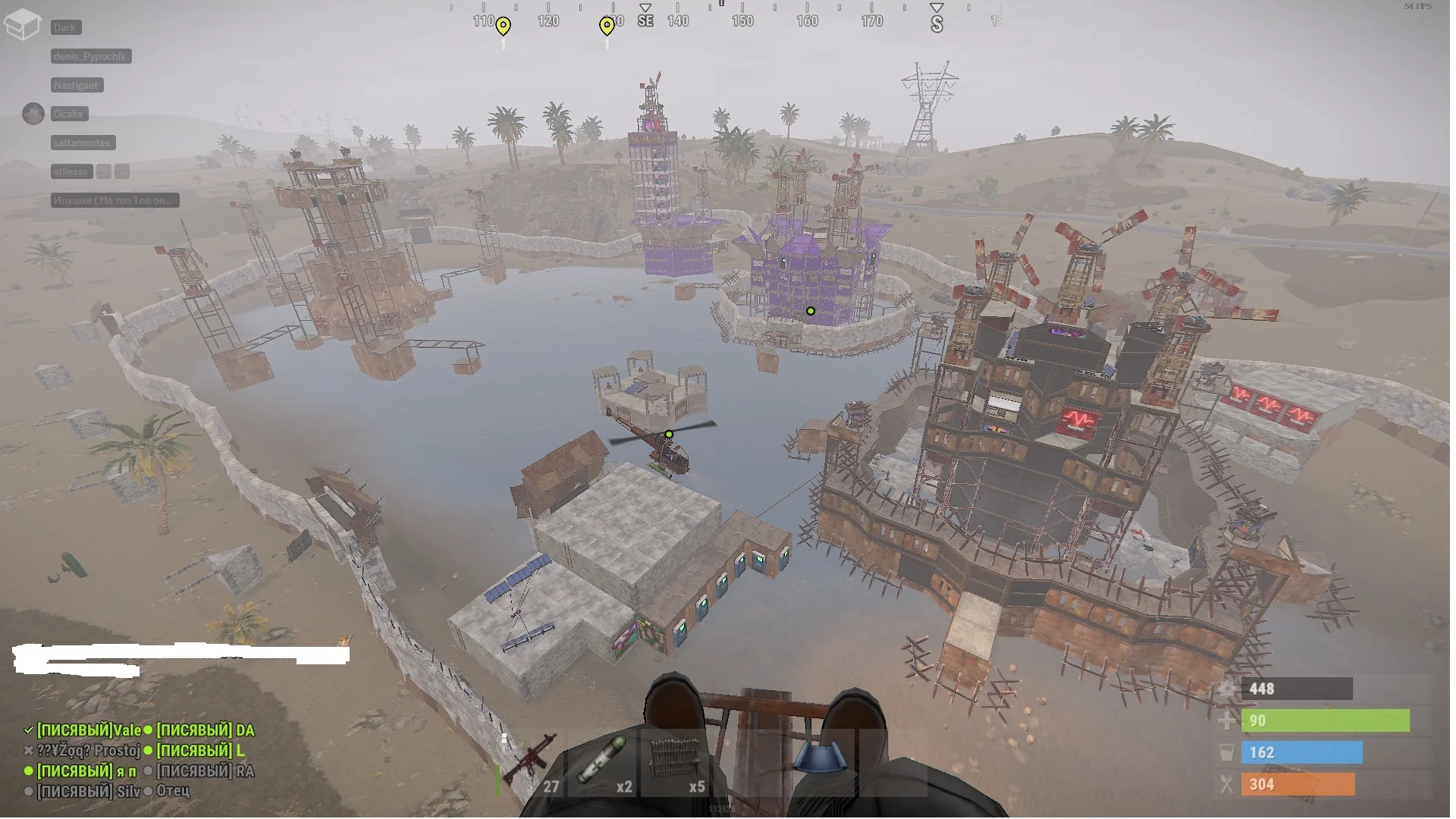Select the assault rifle hotbar slot

pyautogui.click(x=532, y=762)
